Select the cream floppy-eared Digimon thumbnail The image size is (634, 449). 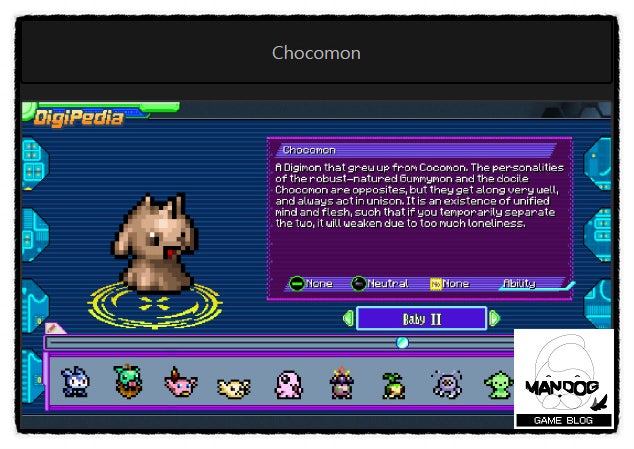coord(233,385)
